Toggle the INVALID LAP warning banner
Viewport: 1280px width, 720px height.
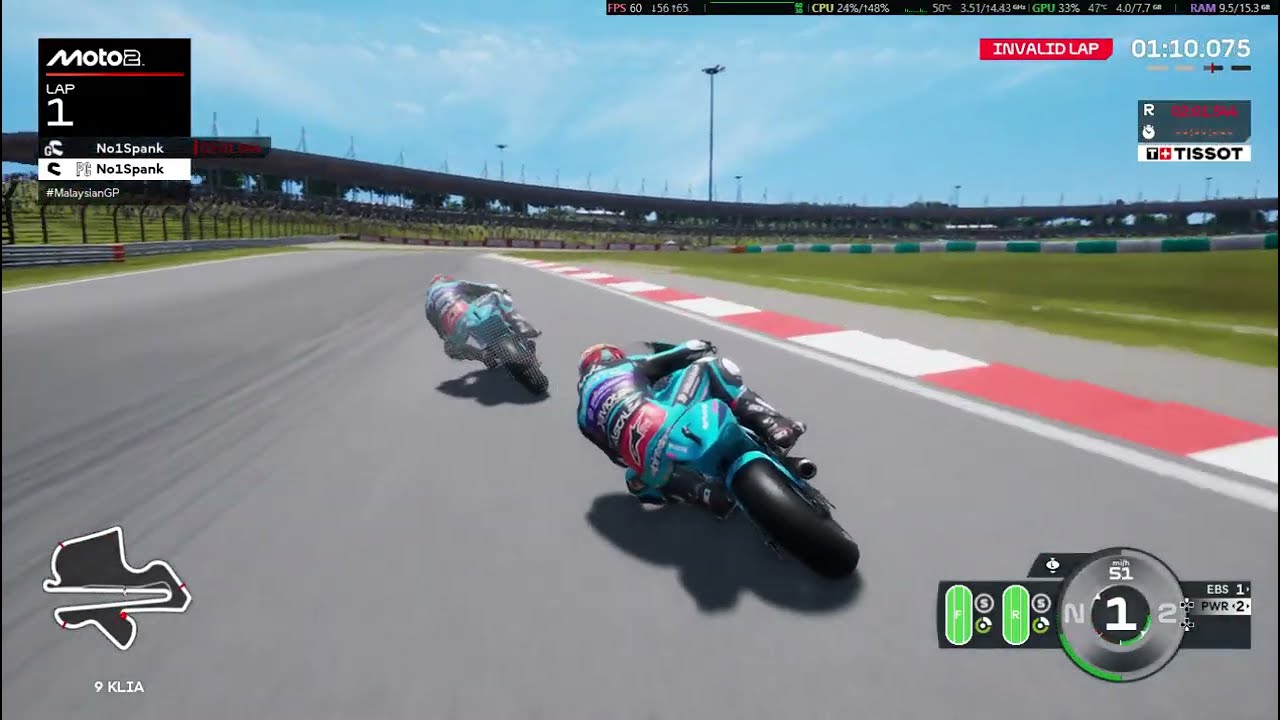1046,48
